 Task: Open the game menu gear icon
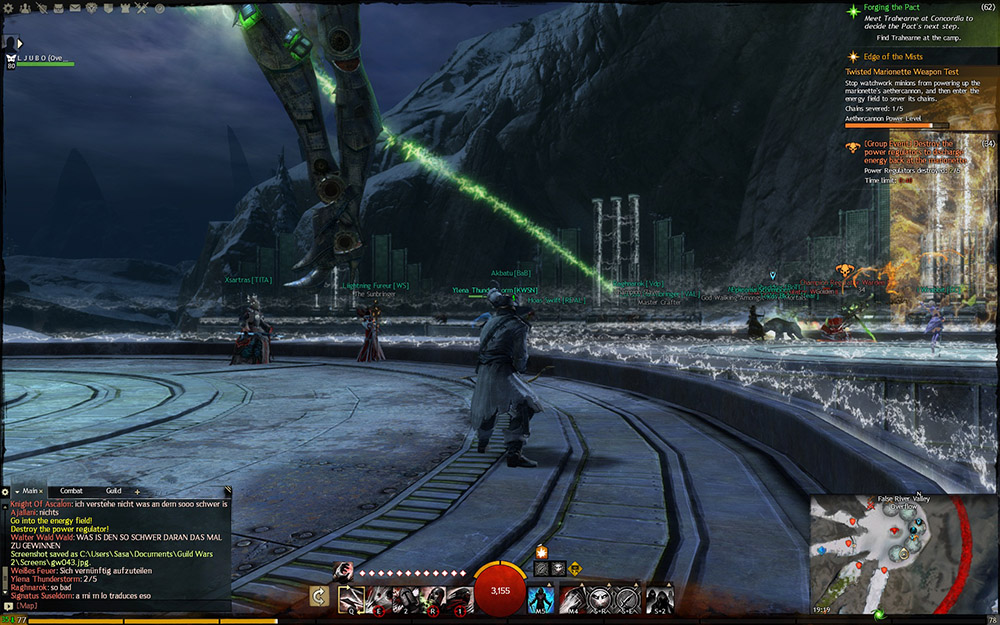10,9
